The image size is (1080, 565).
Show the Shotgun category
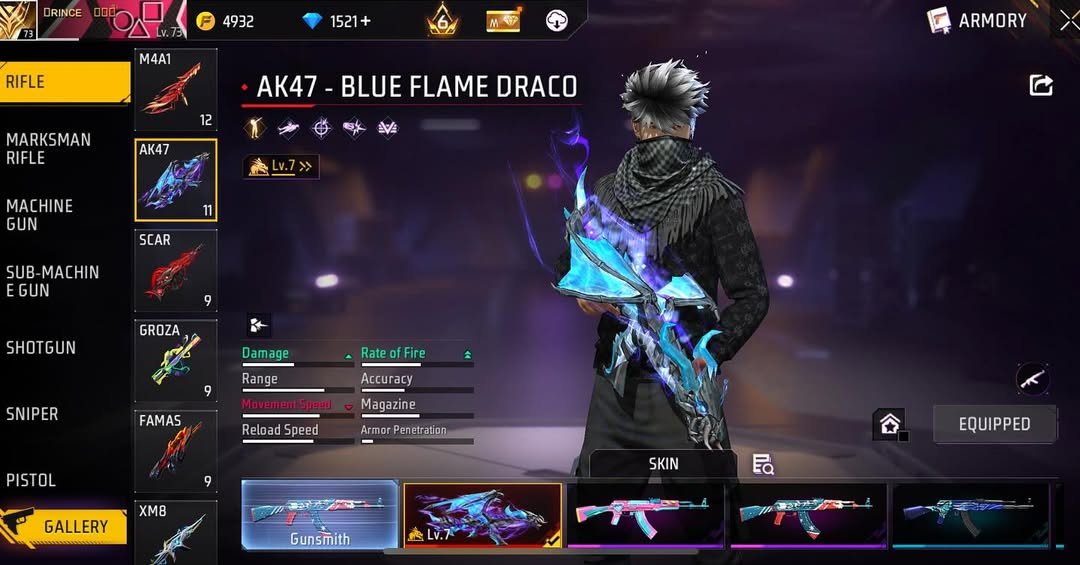41,347
